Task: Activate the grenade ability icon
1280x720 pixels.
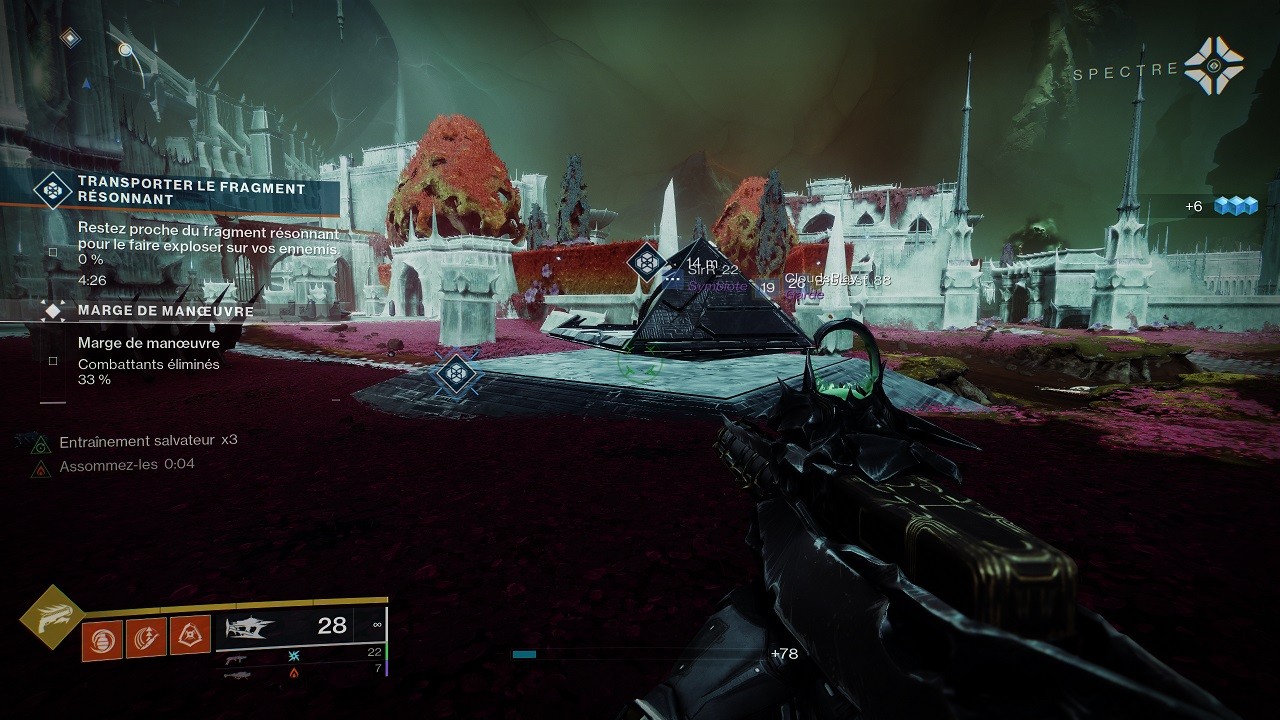Action: (x=102, y=639)
